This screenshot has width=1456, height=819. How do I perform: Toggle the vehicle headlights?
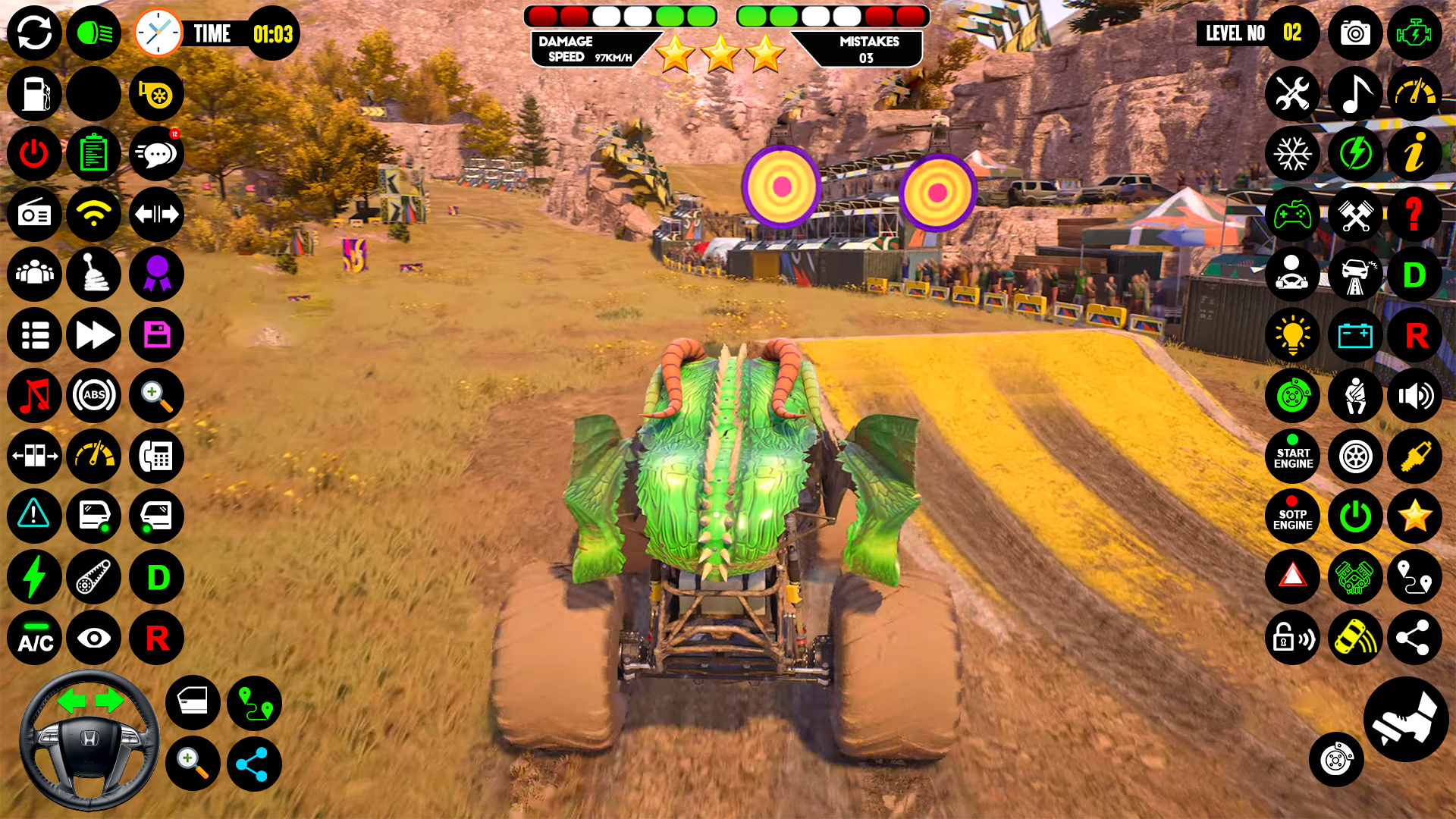[x=94, y=33]
